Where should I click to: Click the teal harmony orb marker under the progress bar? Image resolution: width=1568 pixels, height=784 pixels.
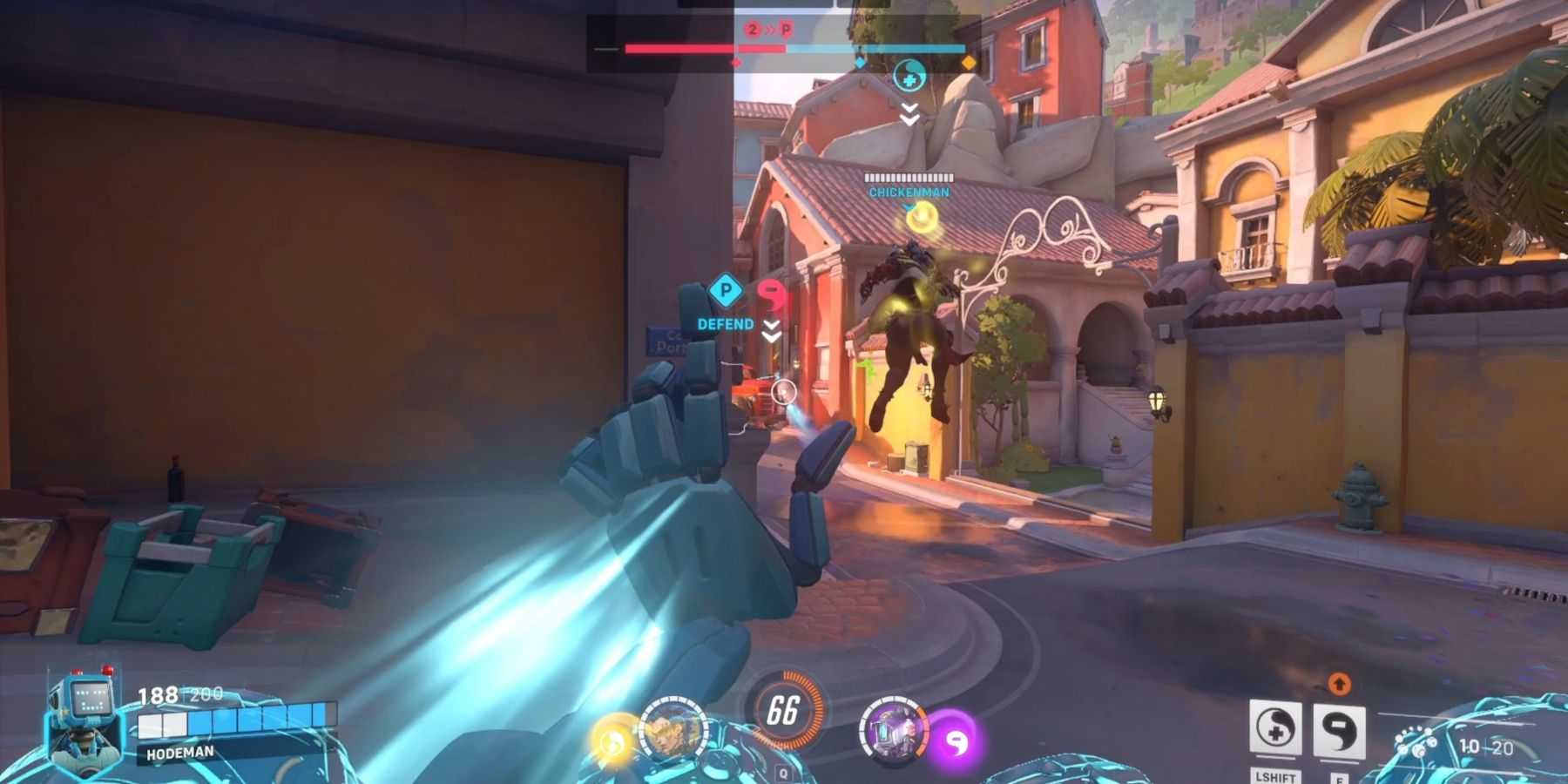[909, 77]
